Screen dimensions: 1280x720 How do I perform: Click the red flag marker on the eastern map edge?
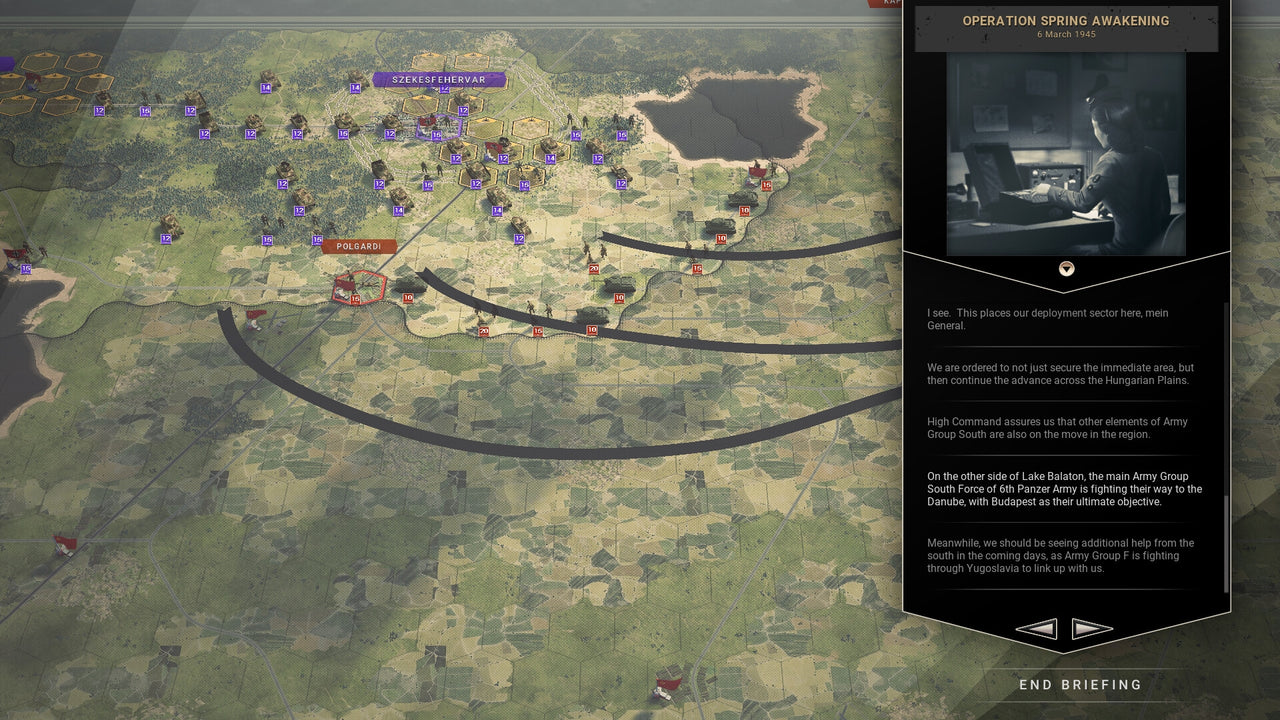[757, 172]
